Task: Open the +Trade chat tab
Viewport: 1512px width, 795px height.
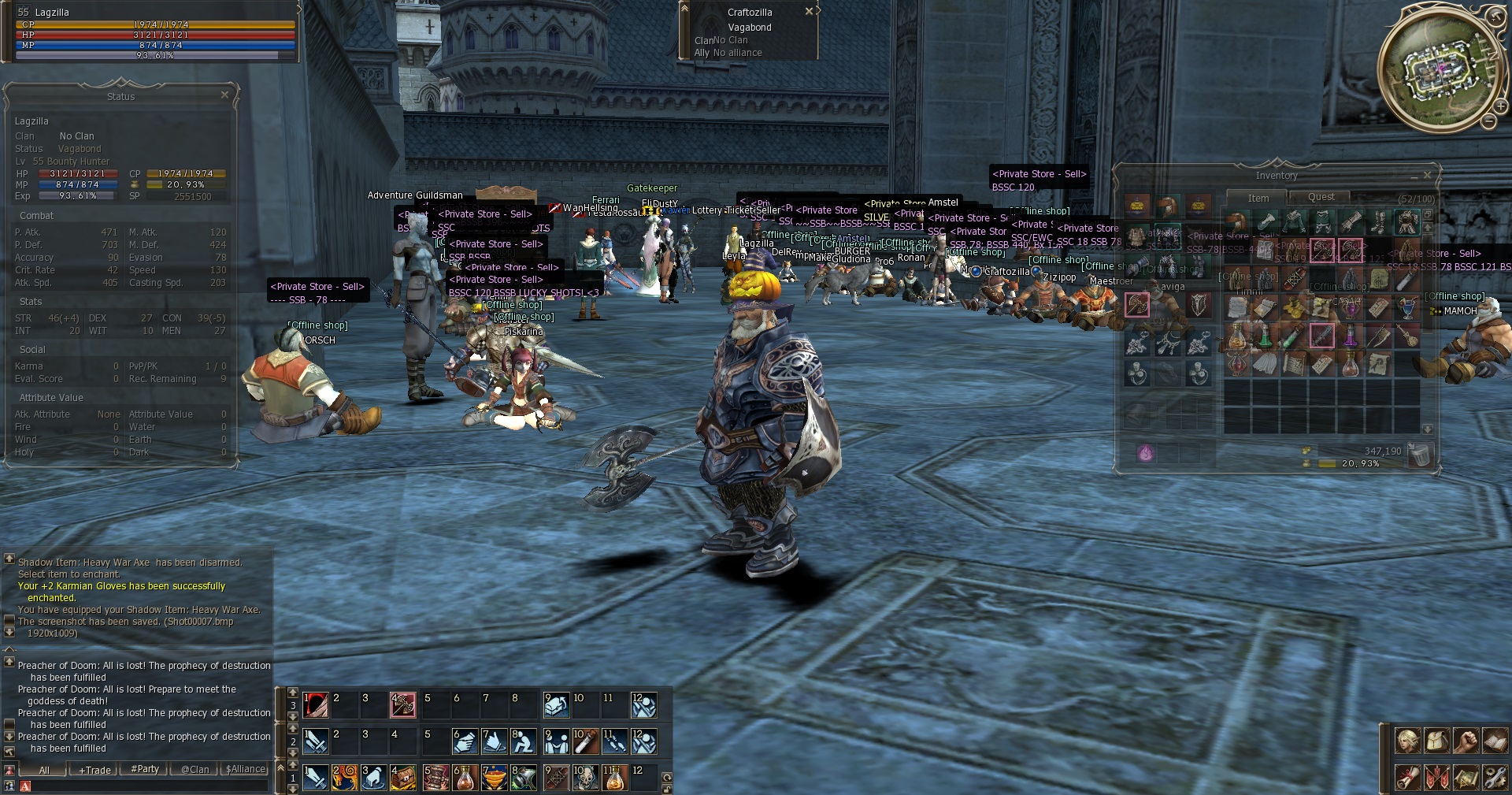Action: click(x=94, y=770)
